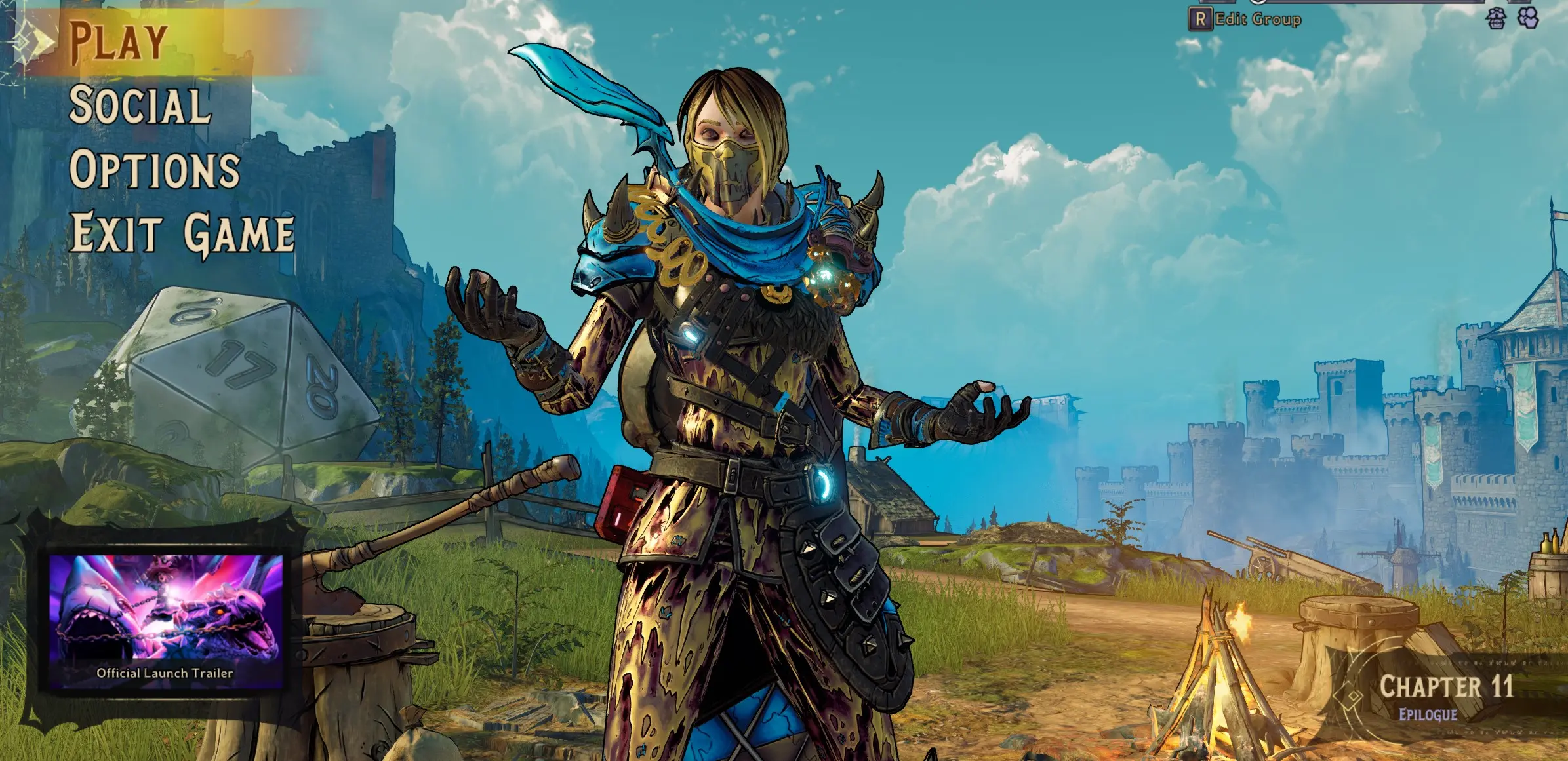Image resolution: width=1568 pixels, height=761 pixels.
Task: Select Play from the main menu
Action: 118,42
